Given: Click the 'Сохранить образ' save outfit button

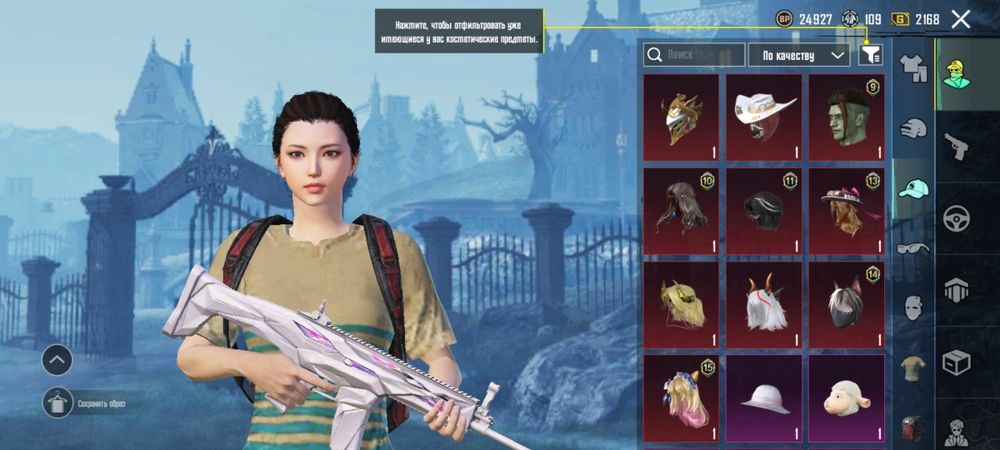Looking at the screenshot, I should pos(58,403).
